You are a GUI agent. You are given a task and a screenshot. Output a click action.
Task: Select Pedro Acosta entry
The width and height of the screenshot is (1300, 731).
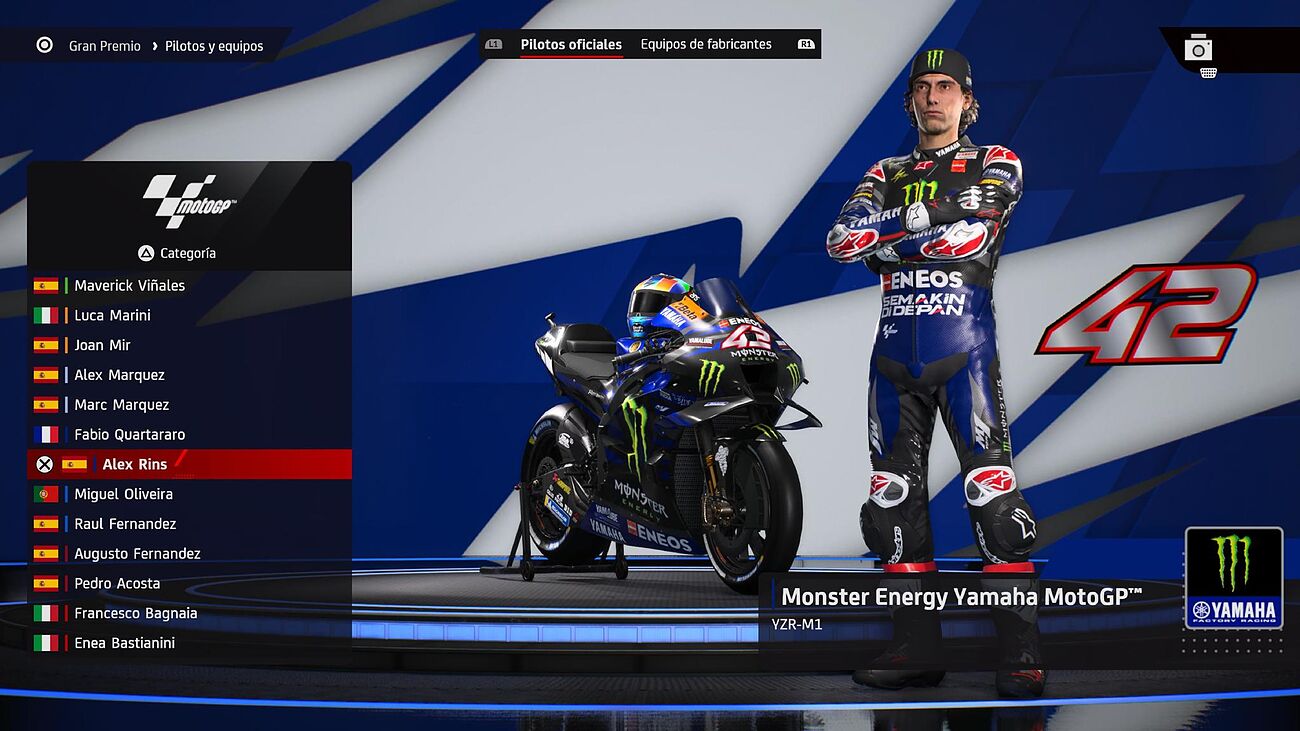(x=117, y=584)
